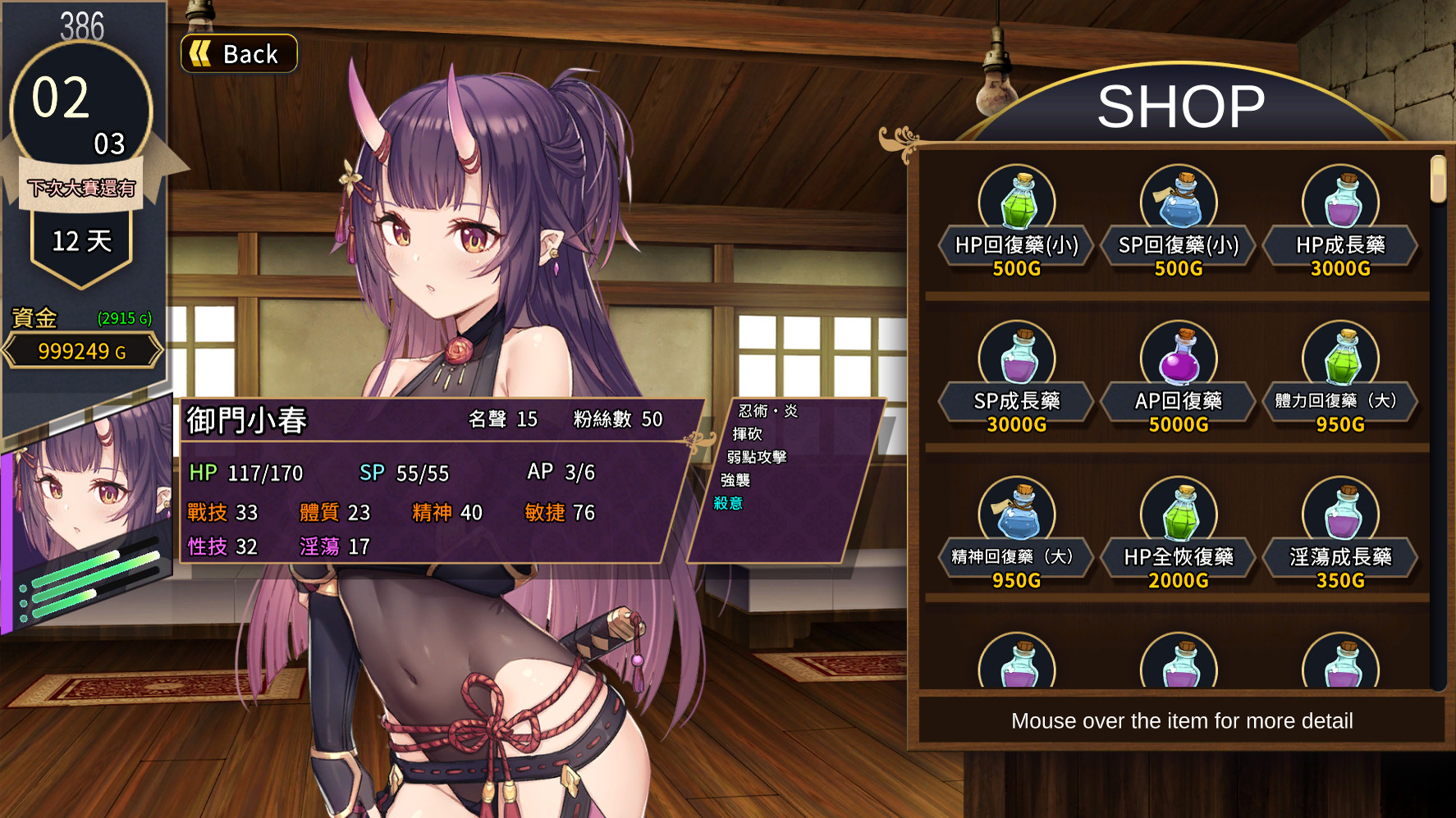Select the 殺意 skill entry
The width and height of the screenshot is (1456, 818).
[x=728, y=503]
